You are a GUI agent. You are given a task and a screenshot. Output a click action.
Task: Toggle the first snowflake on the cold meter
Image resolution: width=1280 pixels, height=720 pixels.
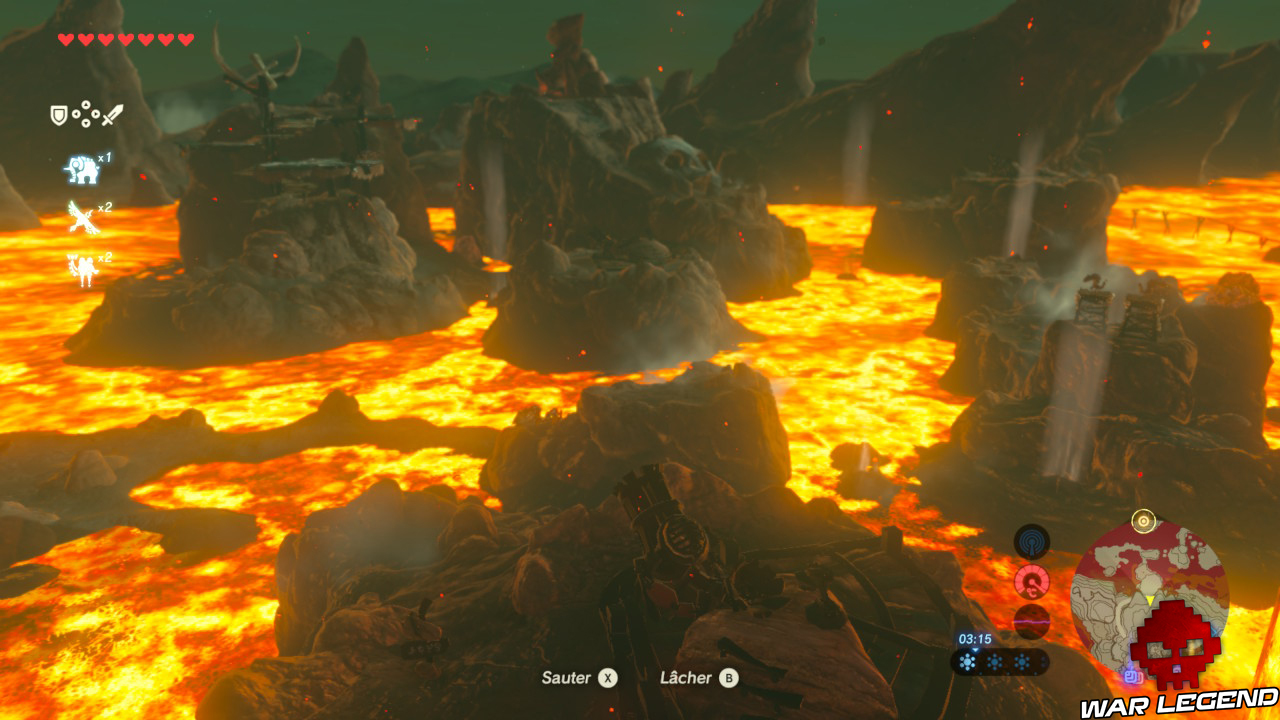[x=968, y=662]
